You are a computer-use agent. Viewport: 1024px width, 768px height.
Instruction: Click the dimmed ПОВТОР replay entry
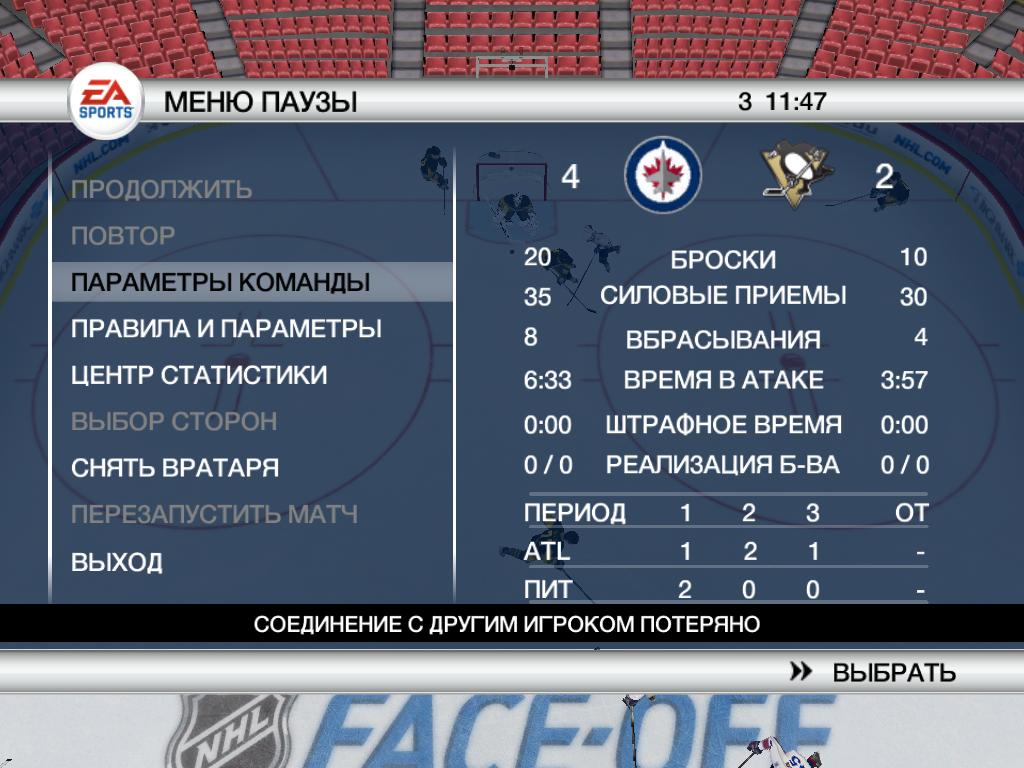point(123,236)
